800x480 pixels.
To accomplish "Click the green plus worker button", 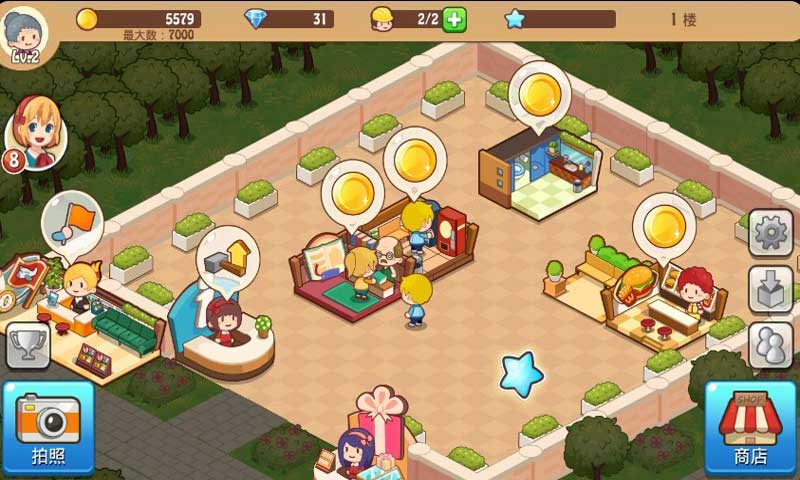I will point(454,19).
